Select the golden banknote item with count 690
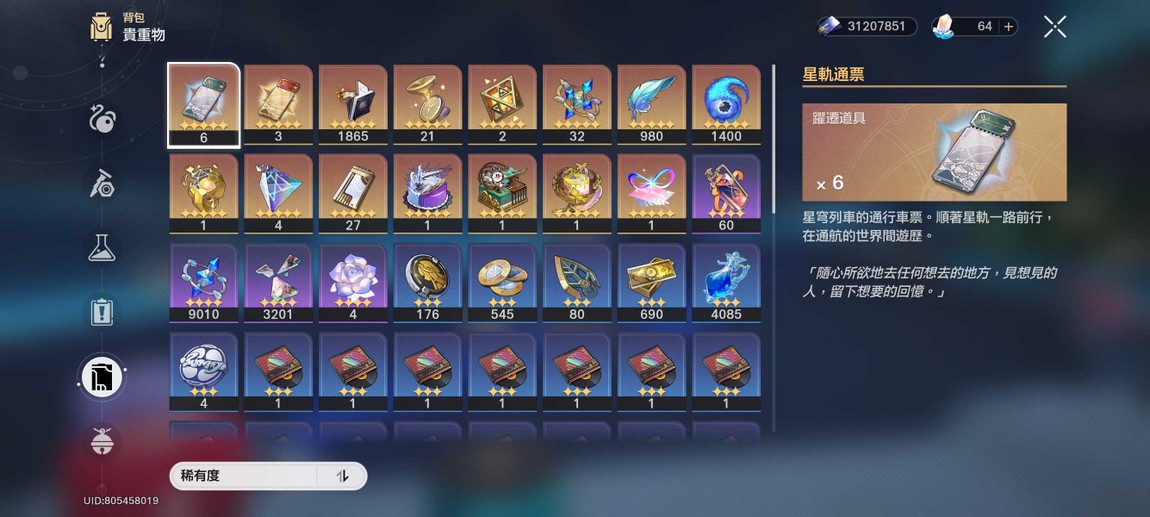Viewport: 1150px width, 517px height. (651, 282)
